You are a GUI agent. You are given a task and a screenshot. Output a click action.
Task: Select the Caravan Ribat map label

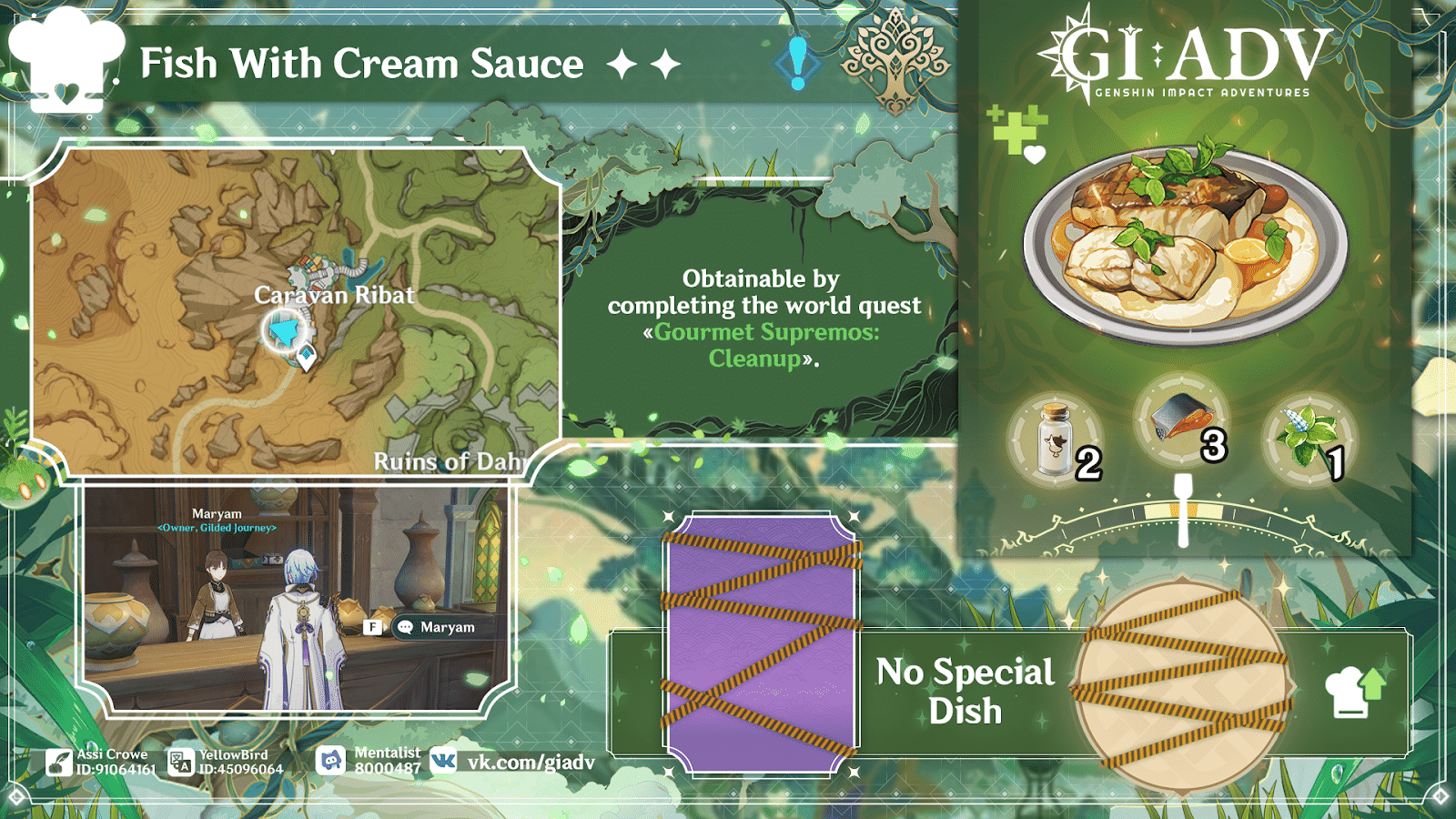pos(335,295)
